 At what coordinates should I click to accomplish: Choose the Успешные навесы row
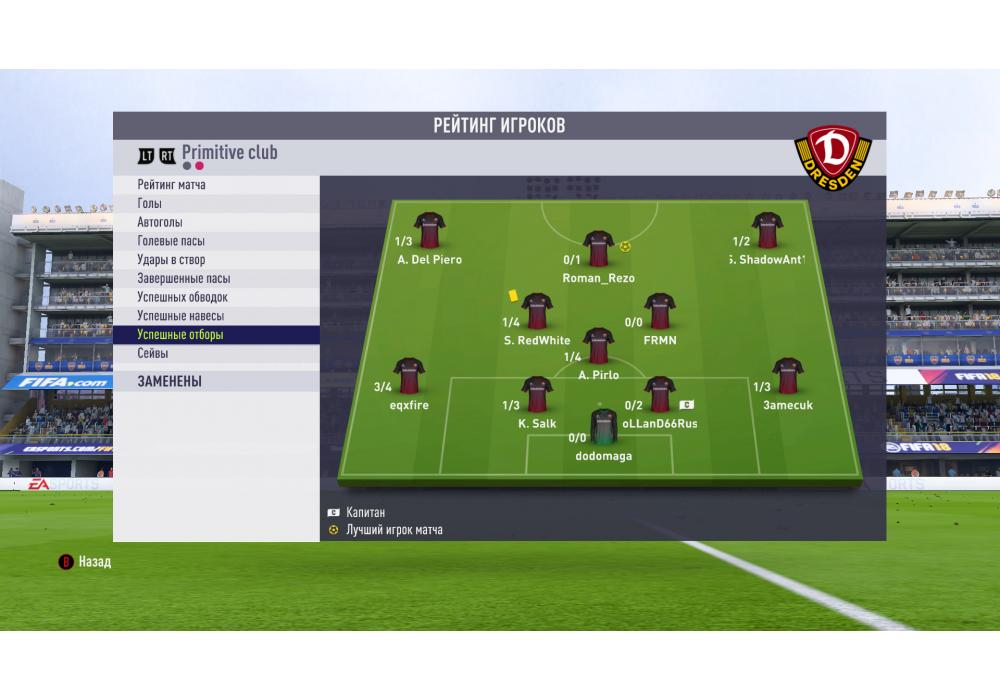tap(216, 316)
